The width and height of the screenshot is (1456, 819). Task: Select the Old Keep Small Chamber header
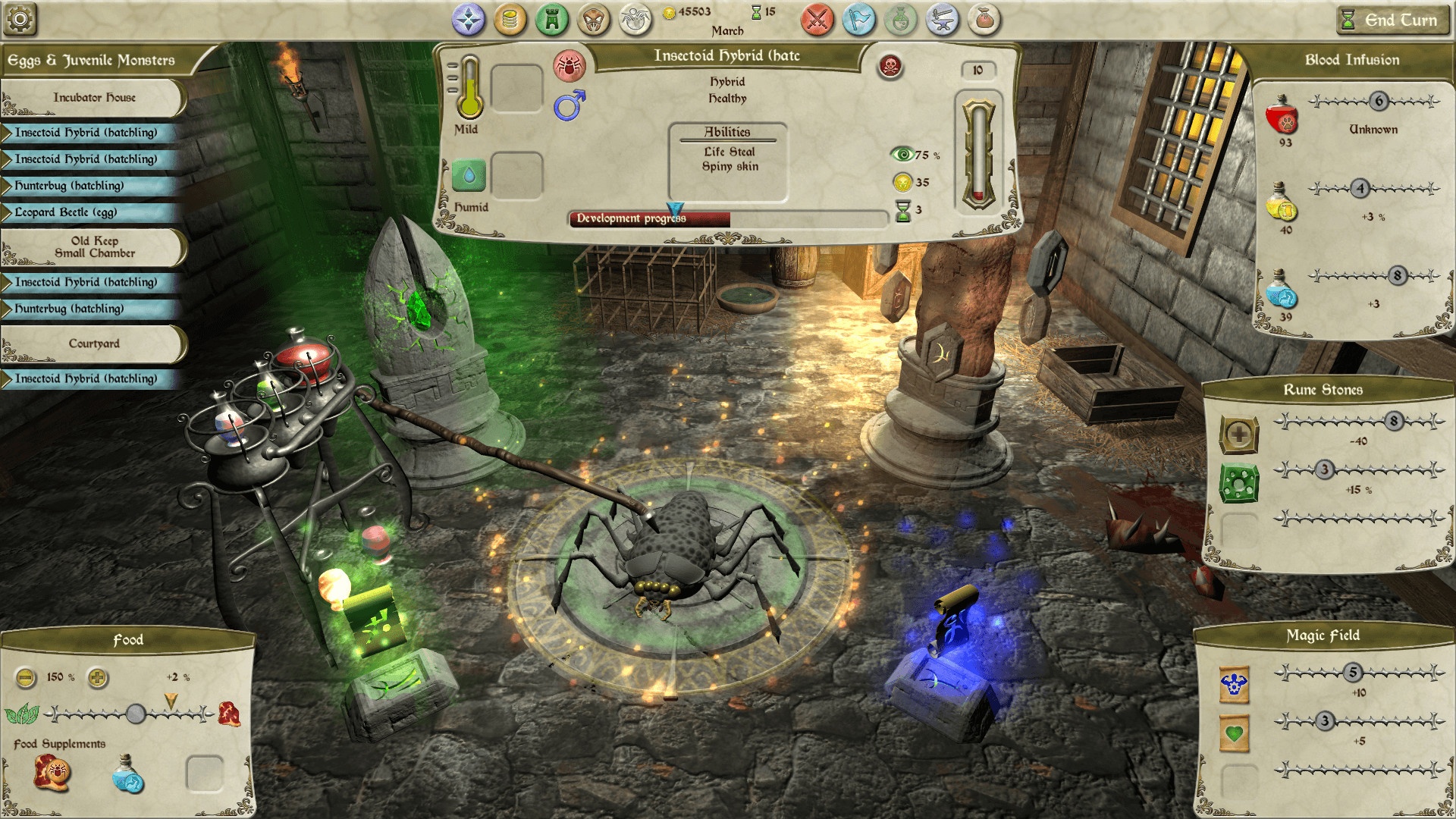pyautogui.click(x=94, y=247)
